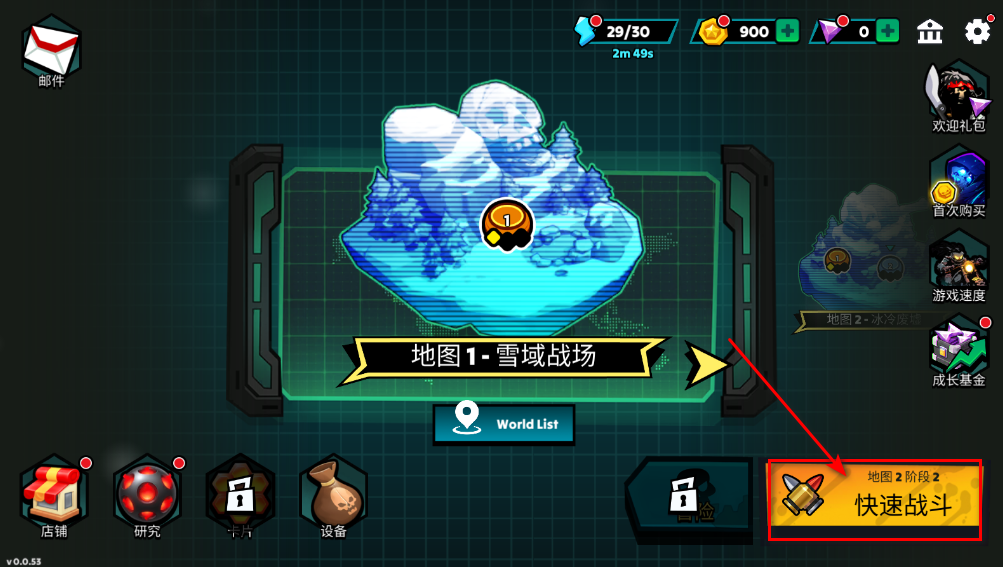Open the 欢迎礼包 welcome pack
Viewport: 1003px width, 567px height.
958,98
